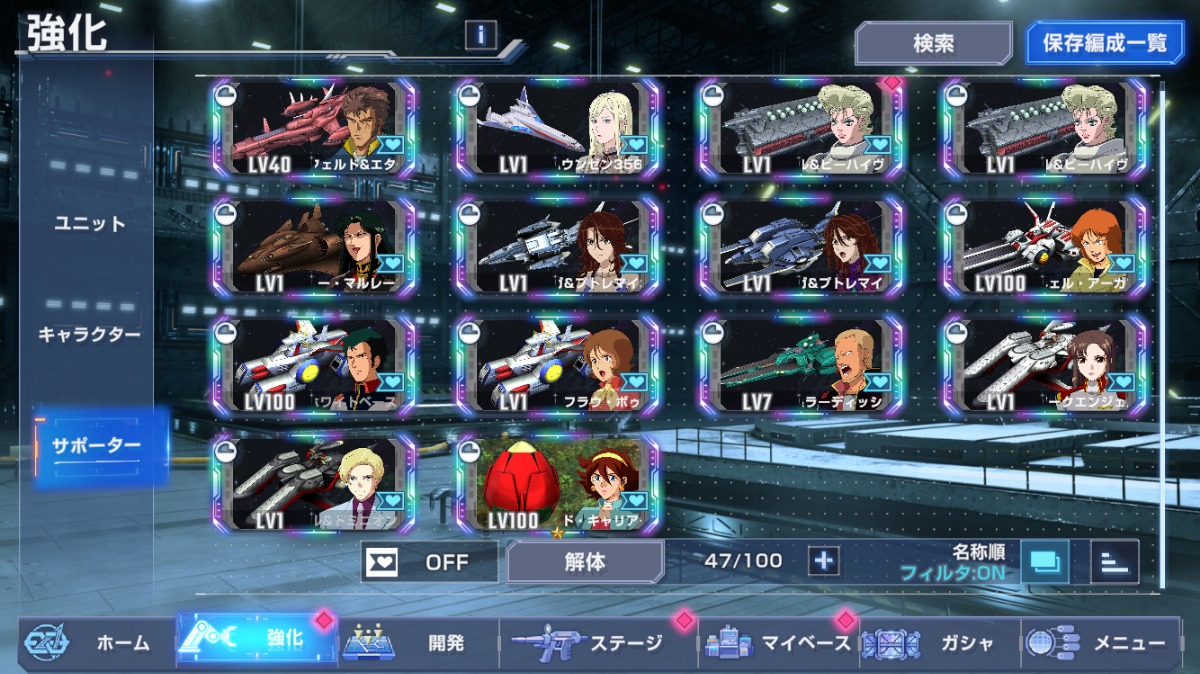
Task: Select the LV40 red ship supporter card
Action: pos(313,127)
